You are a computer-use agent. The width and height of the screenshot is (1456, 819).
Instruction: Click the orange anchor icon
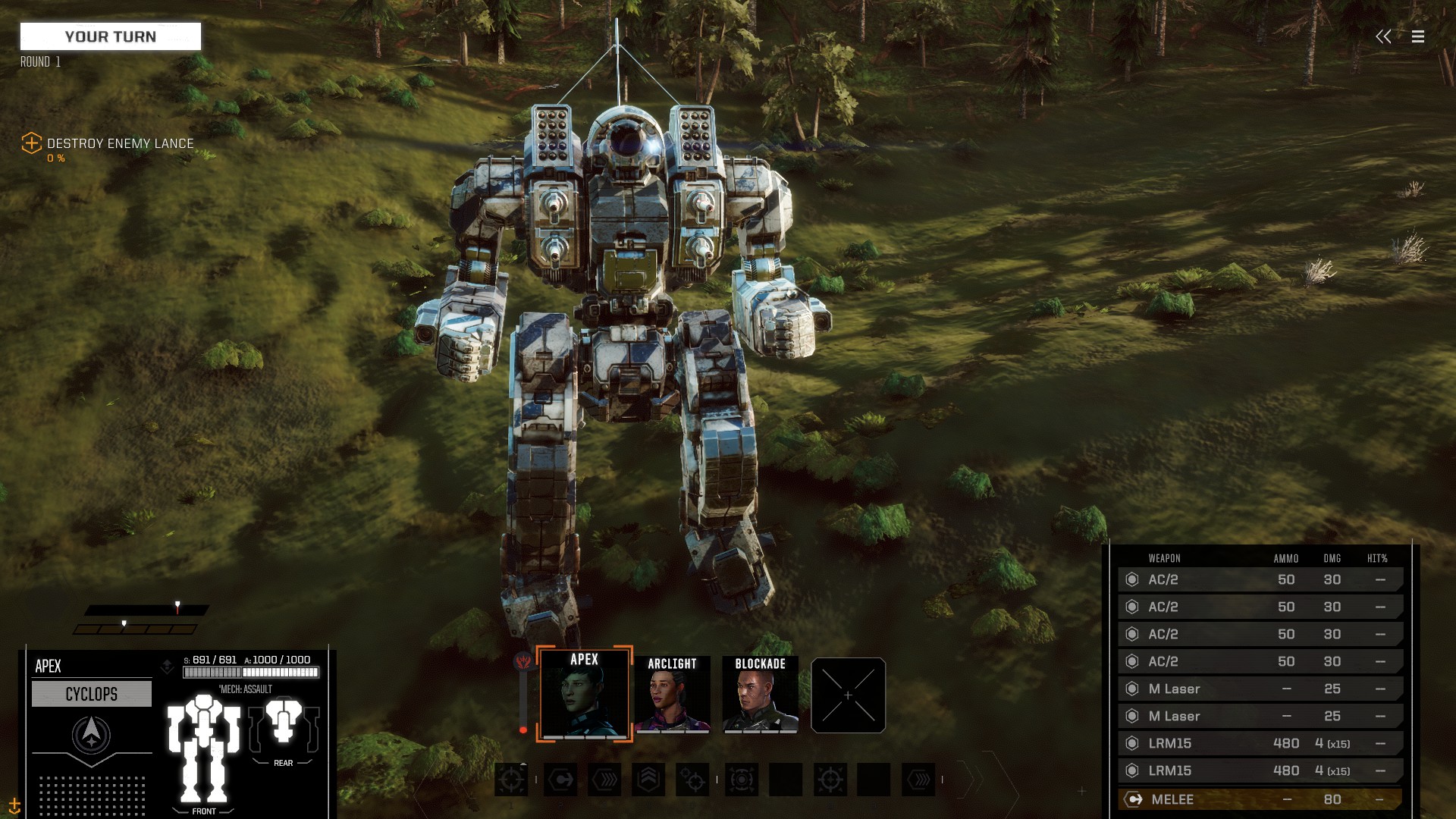point(14,805)
